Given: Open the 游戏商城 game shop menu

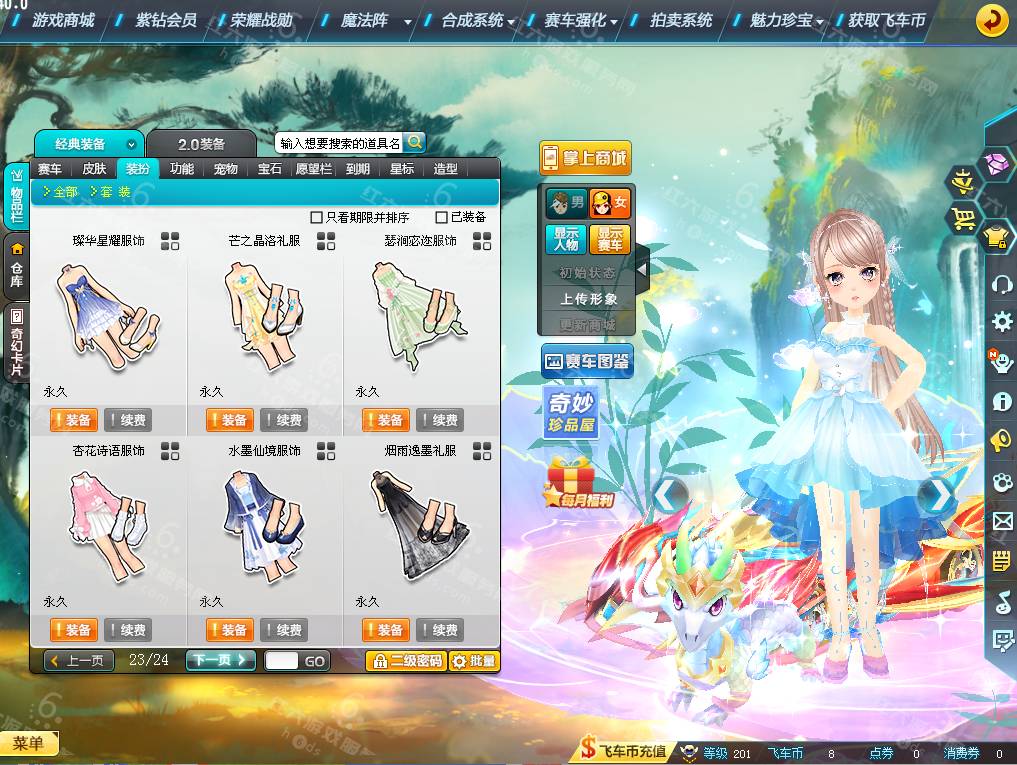Looking at the screenshot, I should pos(63,20).
